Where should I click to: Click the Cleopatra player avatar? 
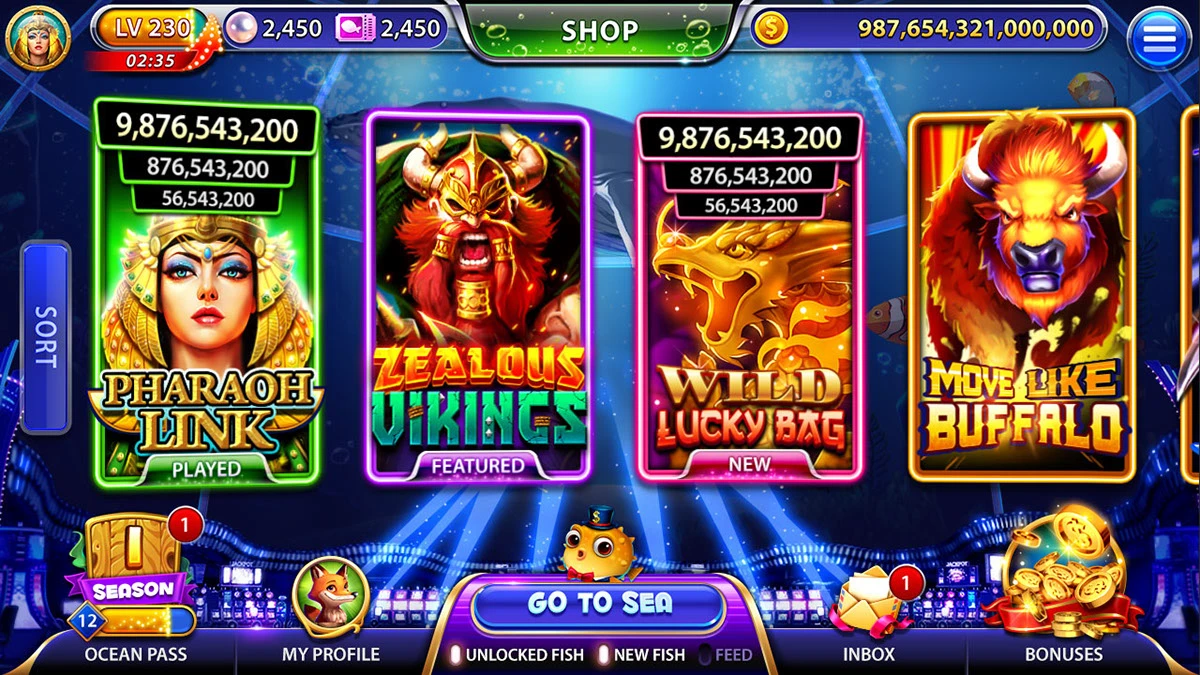[x=37, y=37]
